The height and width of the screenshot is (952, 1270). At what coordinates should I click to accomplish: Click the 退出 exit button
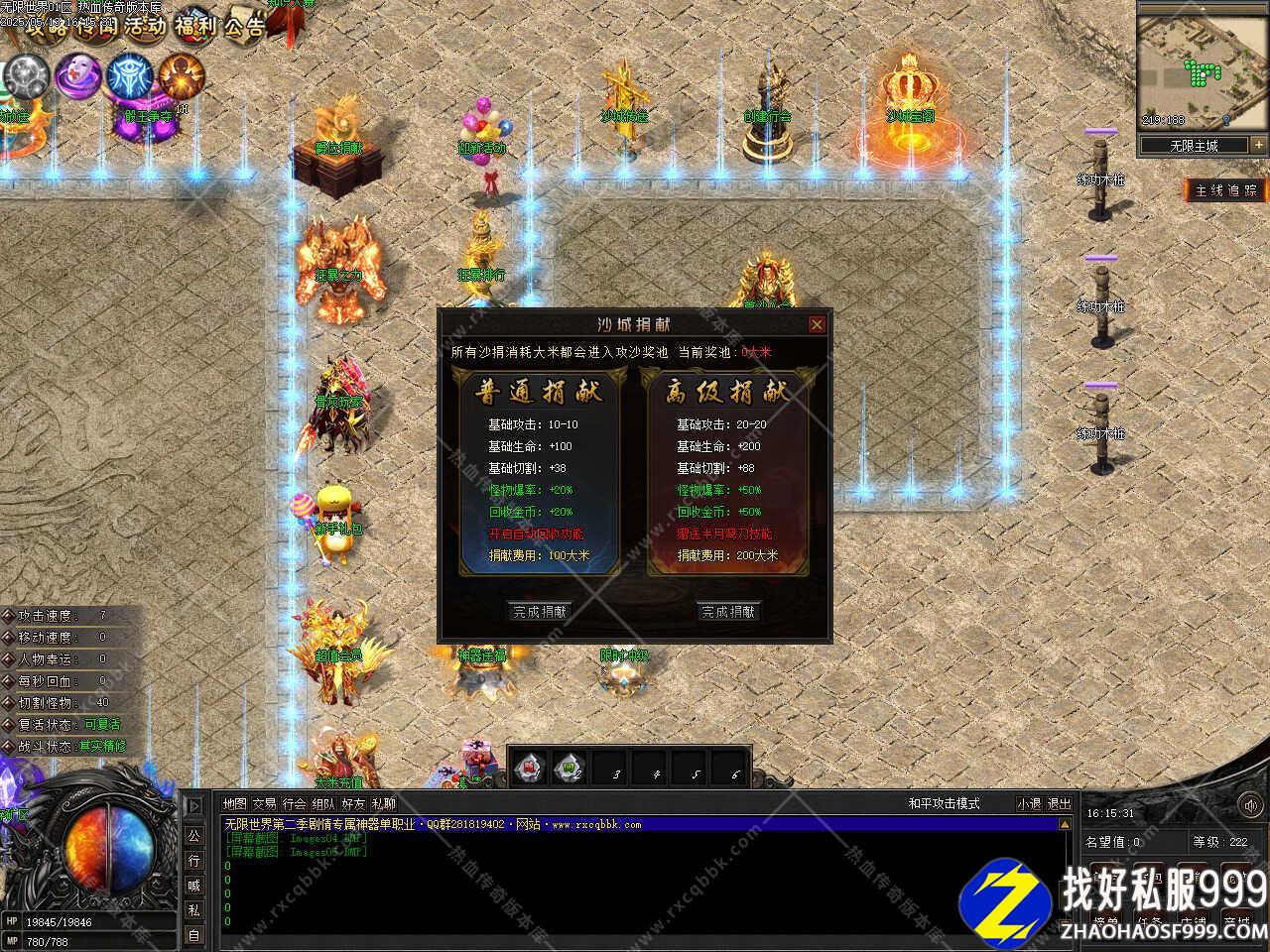coord(1060,804)
